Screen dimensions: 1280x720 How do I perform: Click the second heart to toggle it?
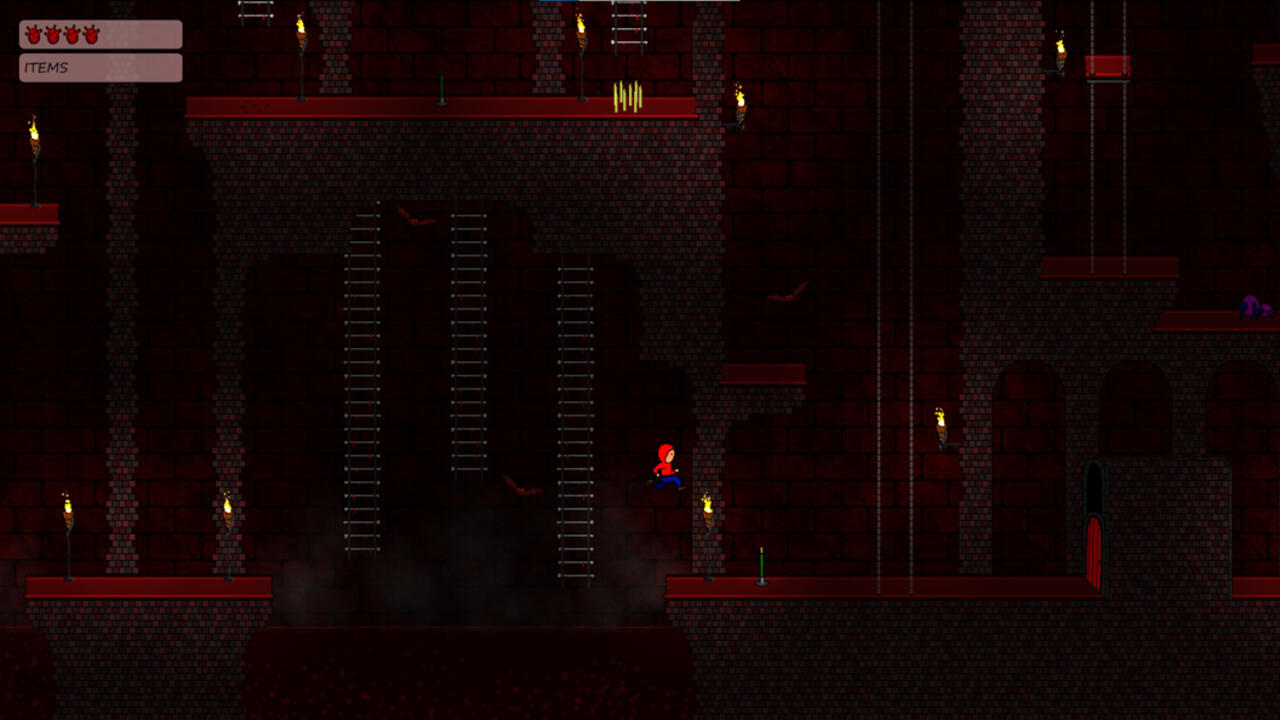pos(53,36)
